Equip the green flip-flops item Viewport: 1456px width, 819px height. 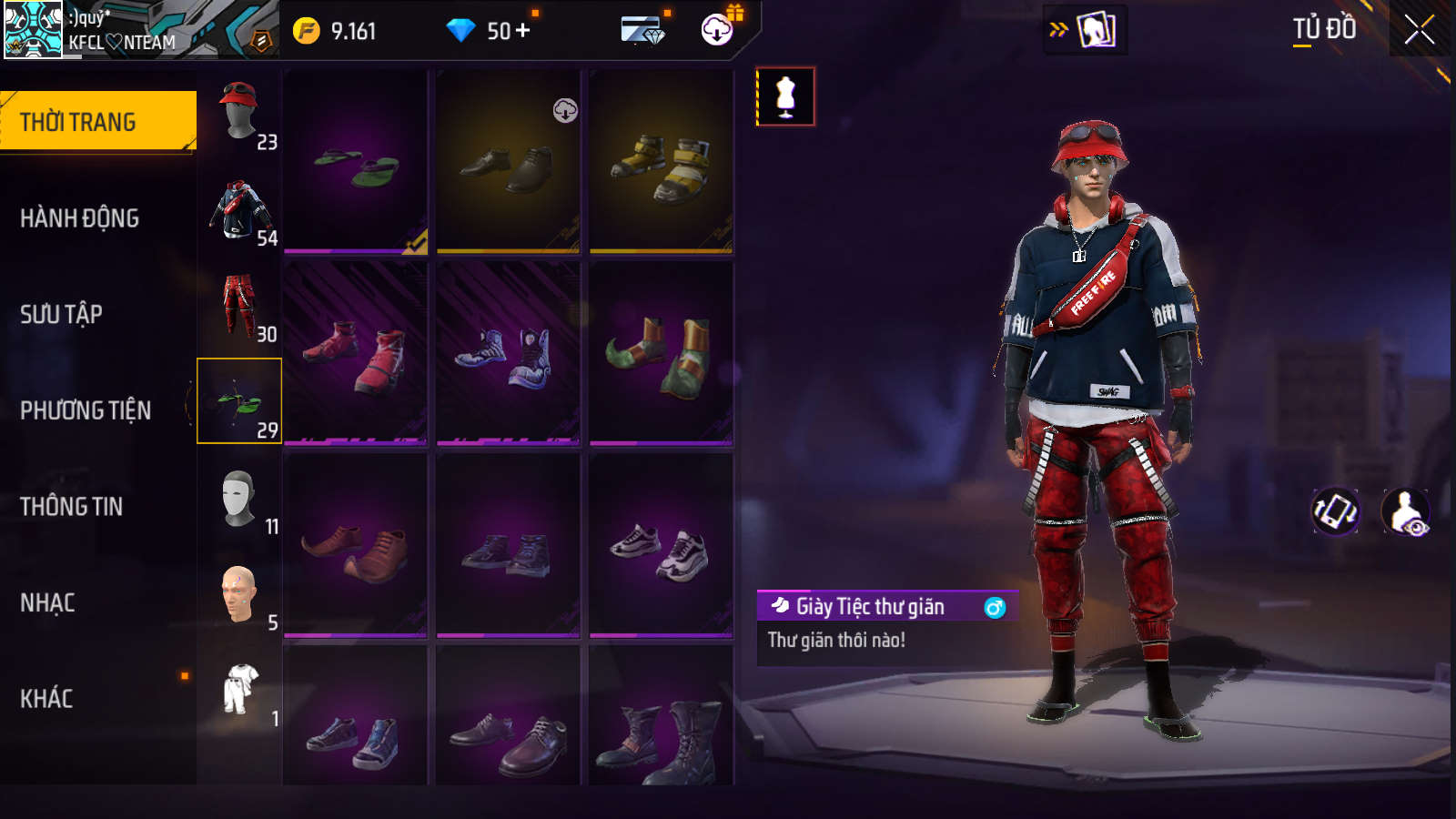coord(356,162)
